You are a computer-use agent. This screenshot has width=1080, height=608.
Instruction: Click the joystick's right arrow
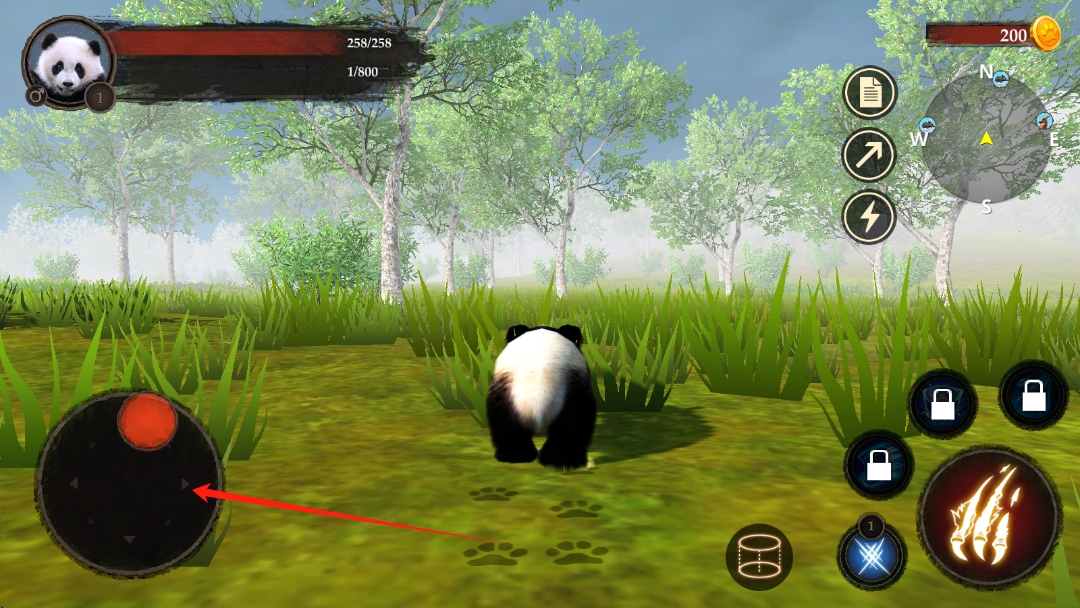tap(185, 484)
